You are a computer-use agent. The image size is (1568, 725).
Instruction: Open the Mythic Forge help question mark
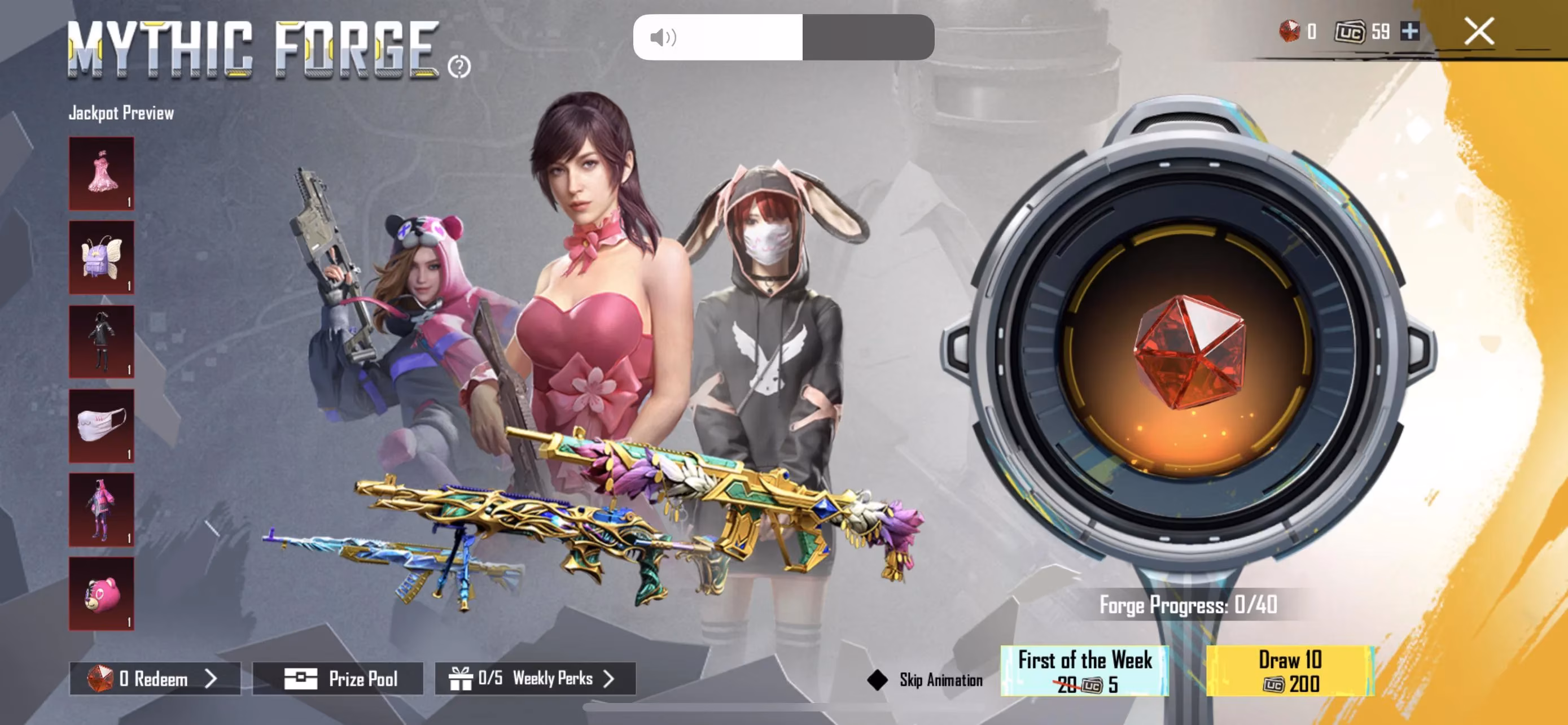click(x=459, y=67)
